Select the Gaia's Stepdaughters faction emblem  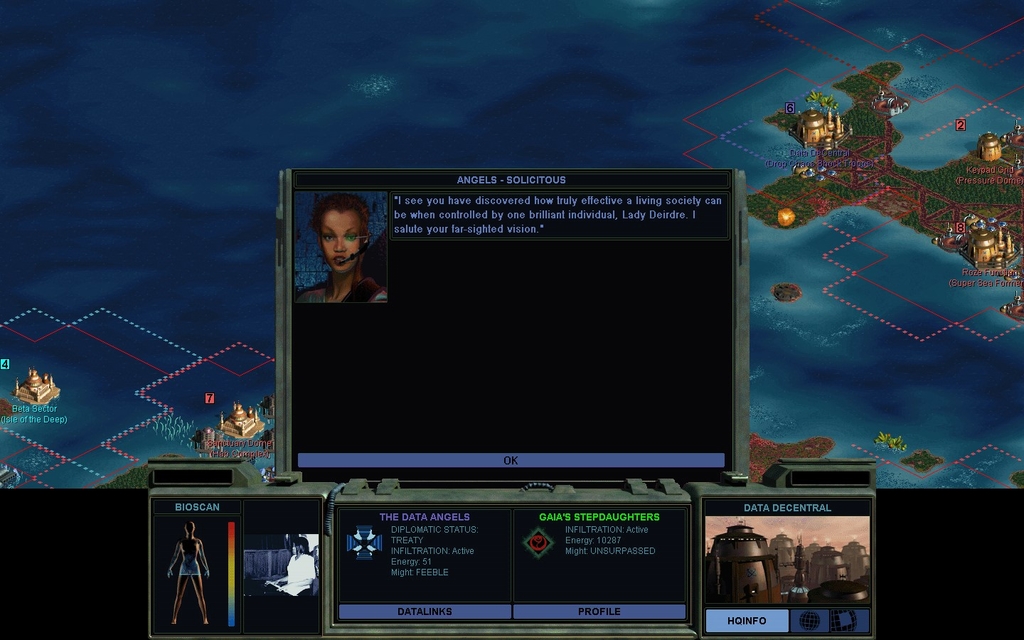538,543
